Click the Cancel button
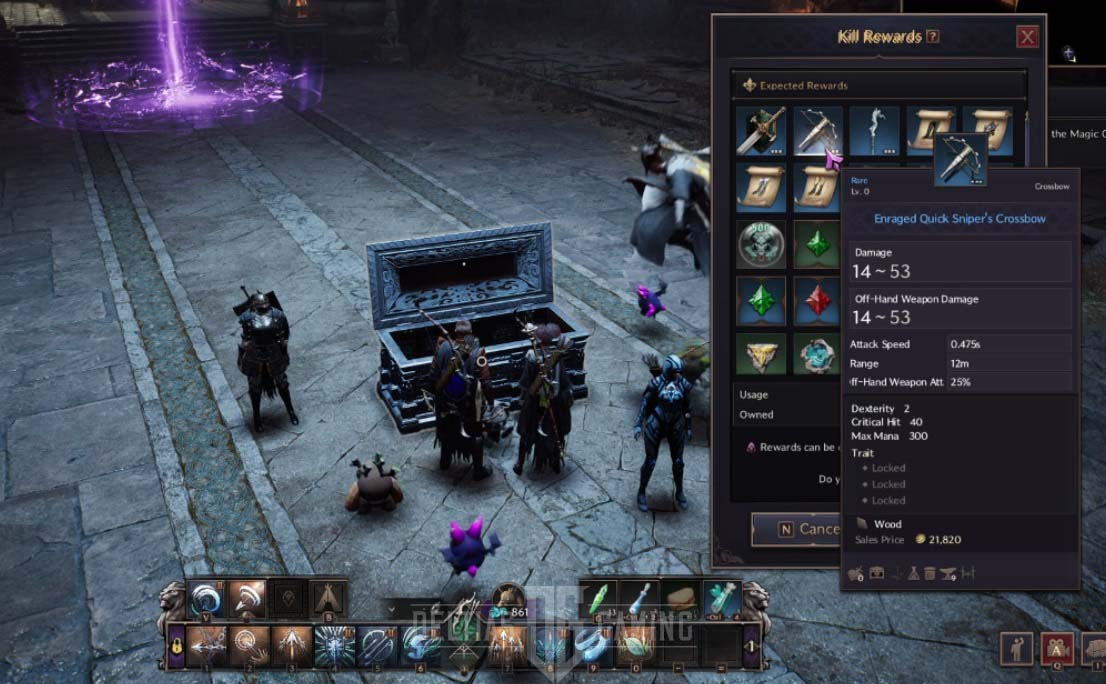 tap(797, 529)
